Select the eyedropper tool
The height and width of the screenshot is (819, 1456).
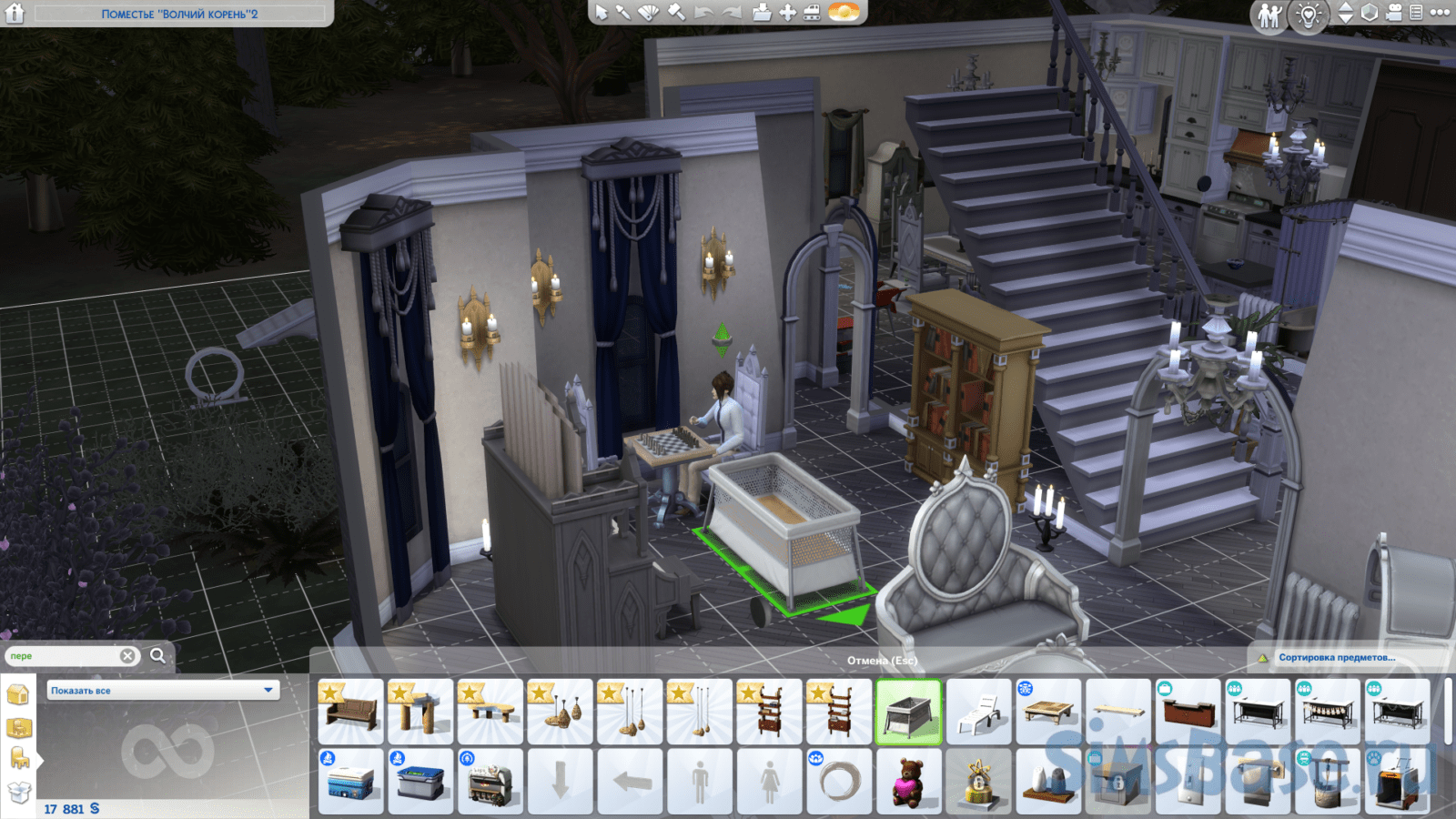coord(623,13)
